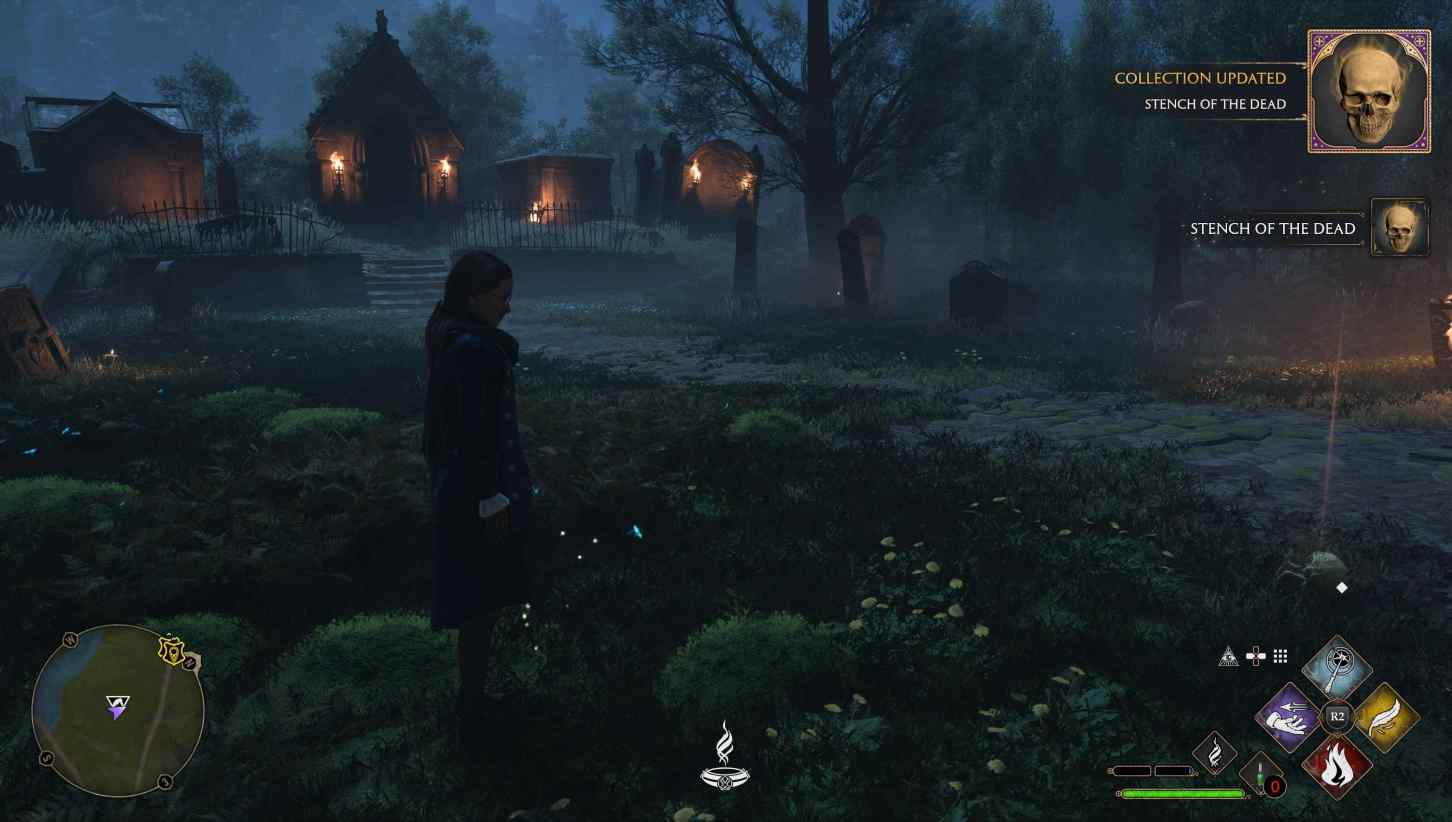The image size is (1452, 822).
Task: Click the COLLECTION UPDATED heading text
Action: coord(1200,78)
